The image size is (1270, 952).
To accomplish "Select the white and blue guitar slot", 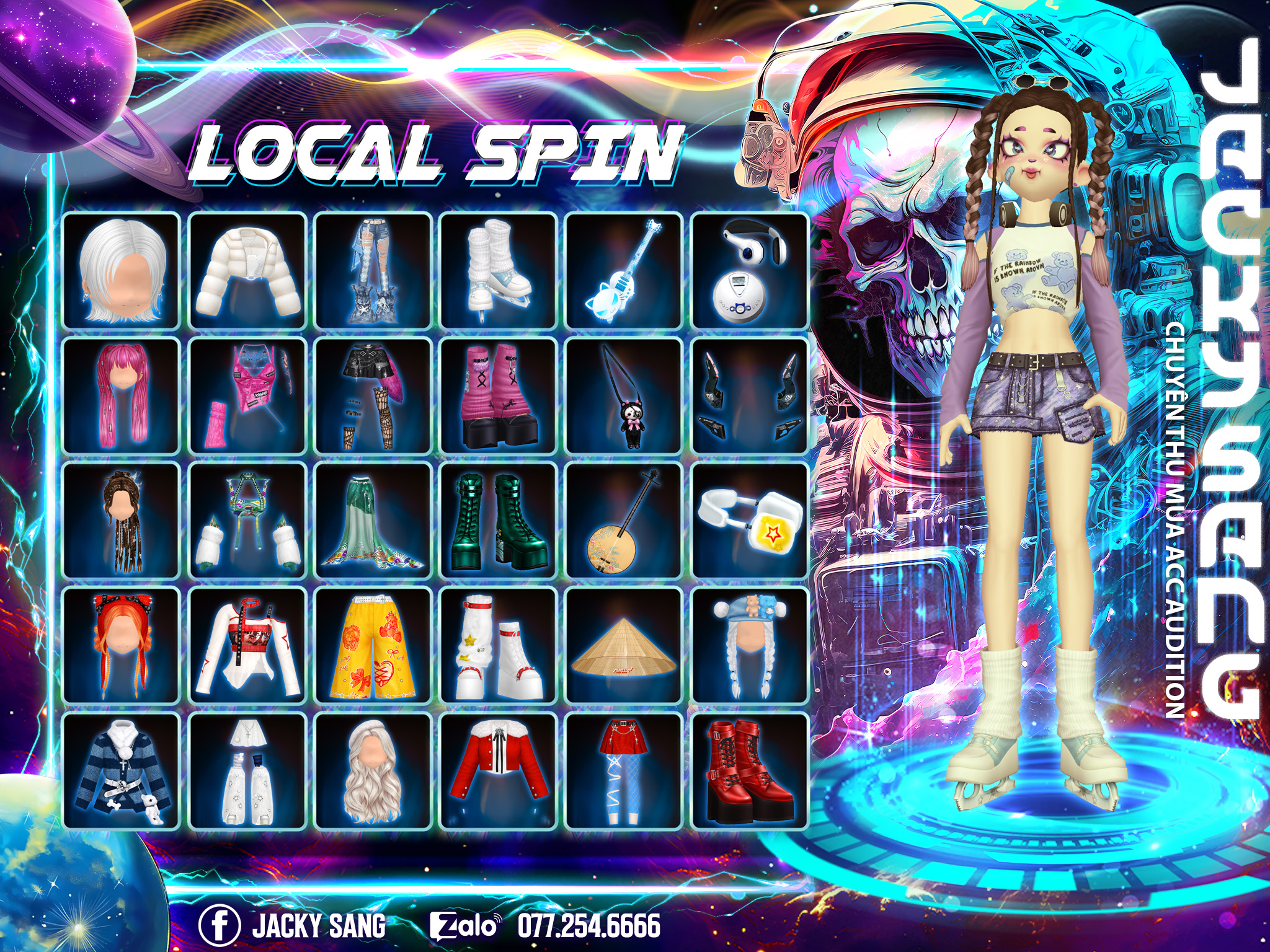I will point(624,271).
